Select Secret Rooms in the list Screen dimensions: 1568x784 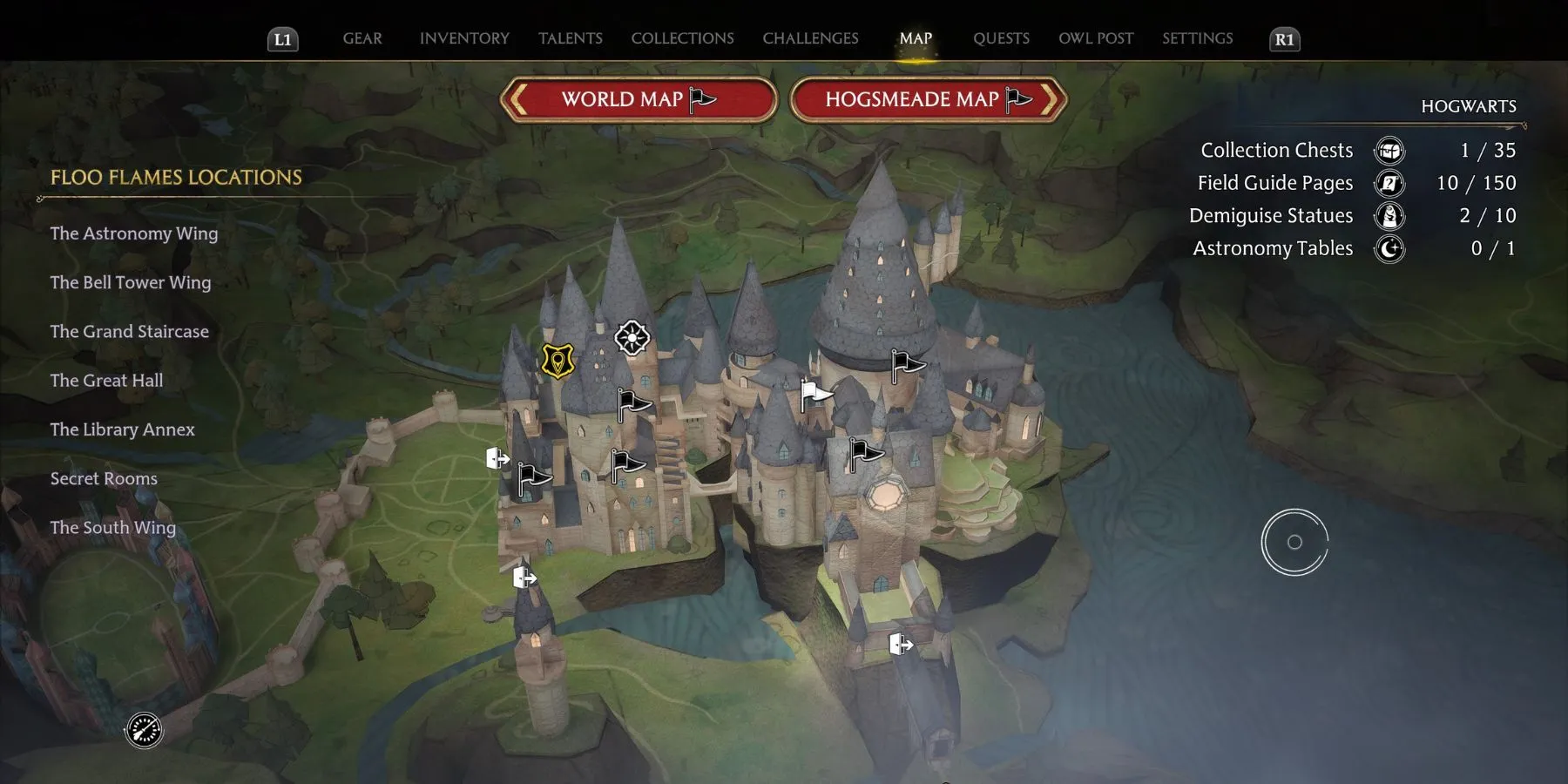104,478
